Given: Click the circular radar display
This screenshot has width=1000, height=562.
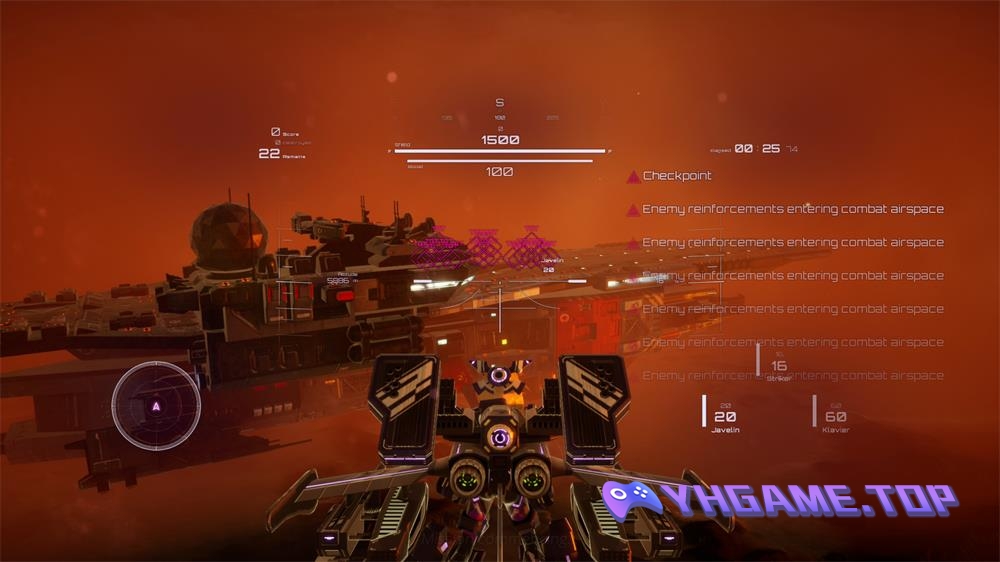Looking at the screenshot, I should [156, 406].
